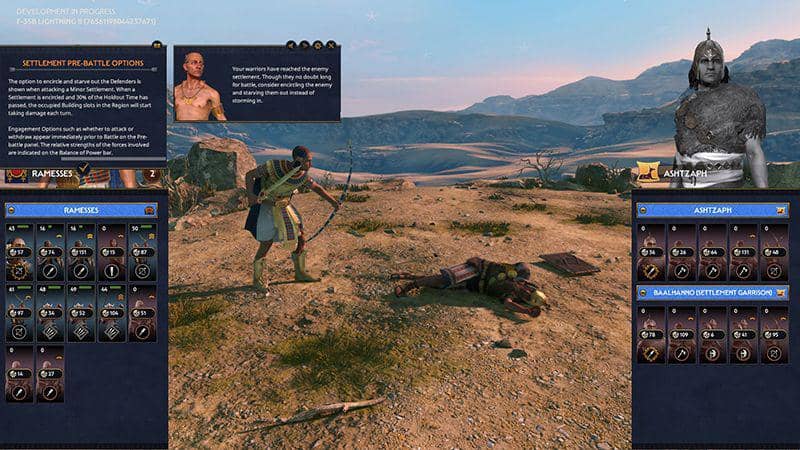Close the advisor dialogue panel
This screenshot has height=450, width=800.
(332, 45)
